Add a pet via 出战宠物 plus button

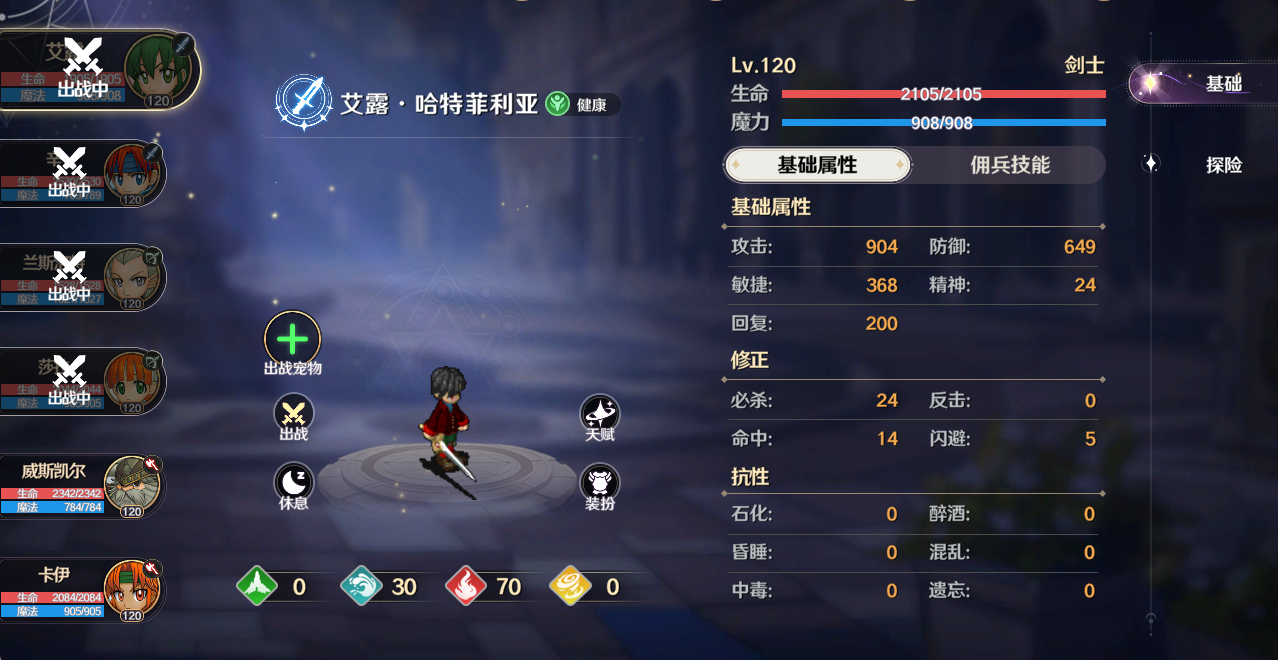coord(292,338)
